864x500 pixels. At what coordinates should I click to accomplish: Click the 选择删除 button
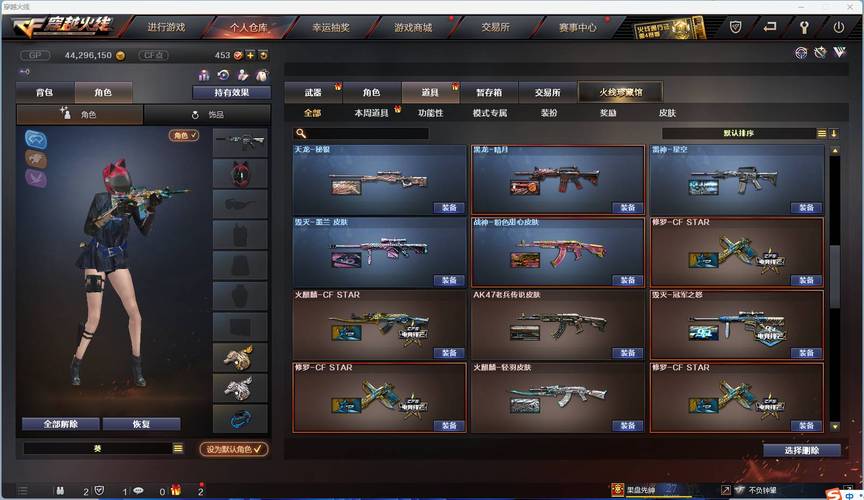801,450
